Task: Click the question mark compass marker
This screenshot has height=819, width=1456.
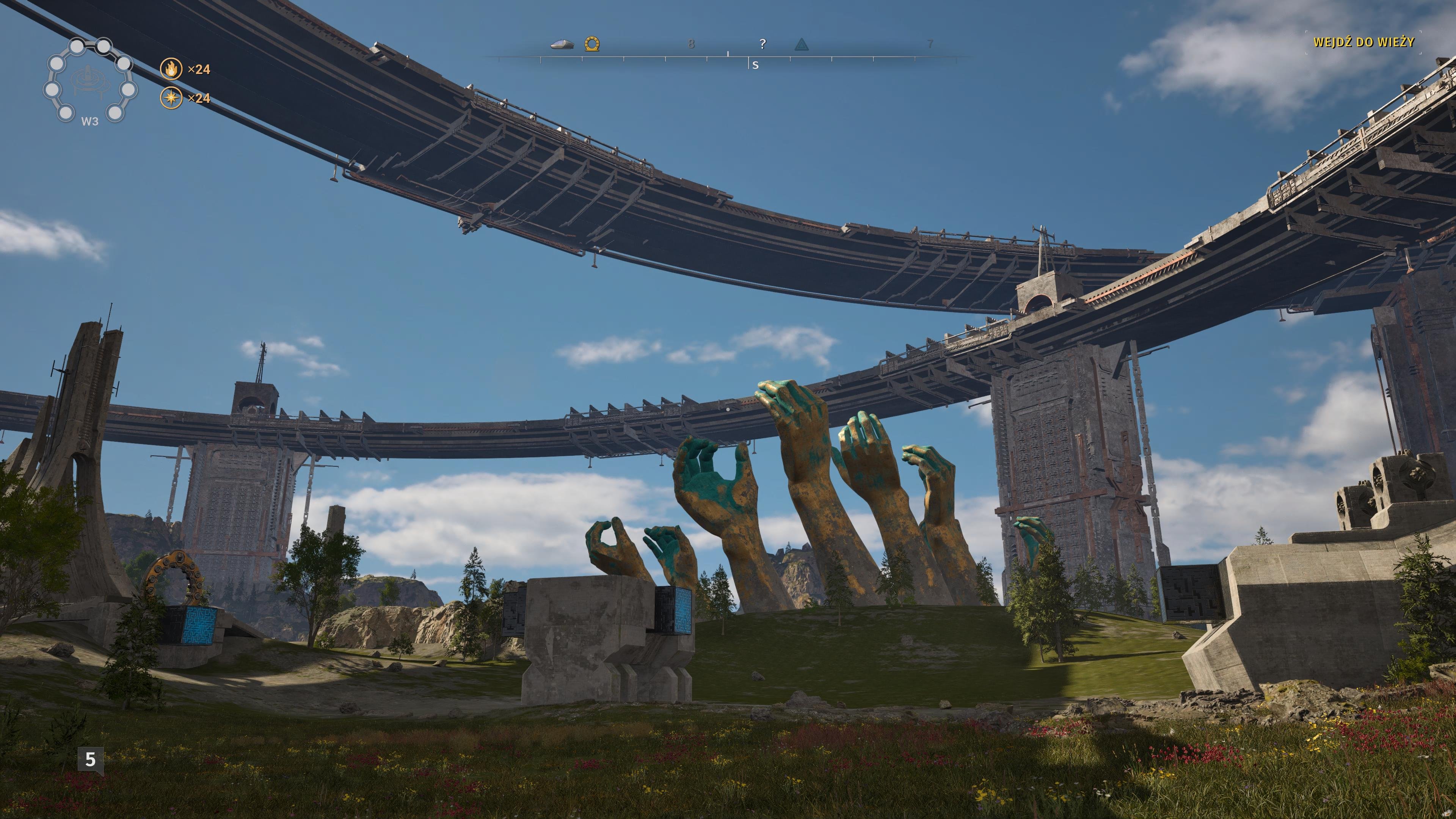Action: coord(763,44)
